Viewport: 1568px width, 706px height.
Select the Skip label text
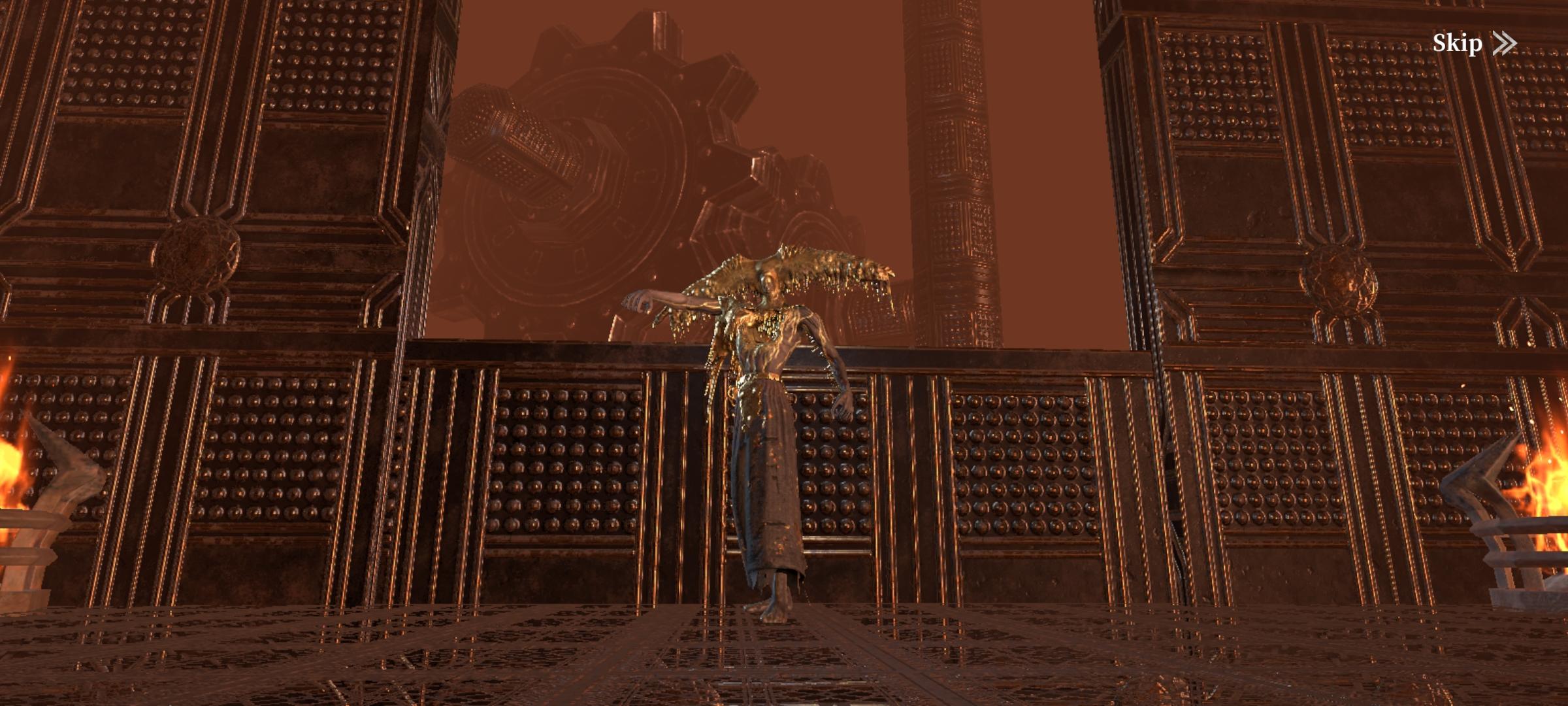1458,43
